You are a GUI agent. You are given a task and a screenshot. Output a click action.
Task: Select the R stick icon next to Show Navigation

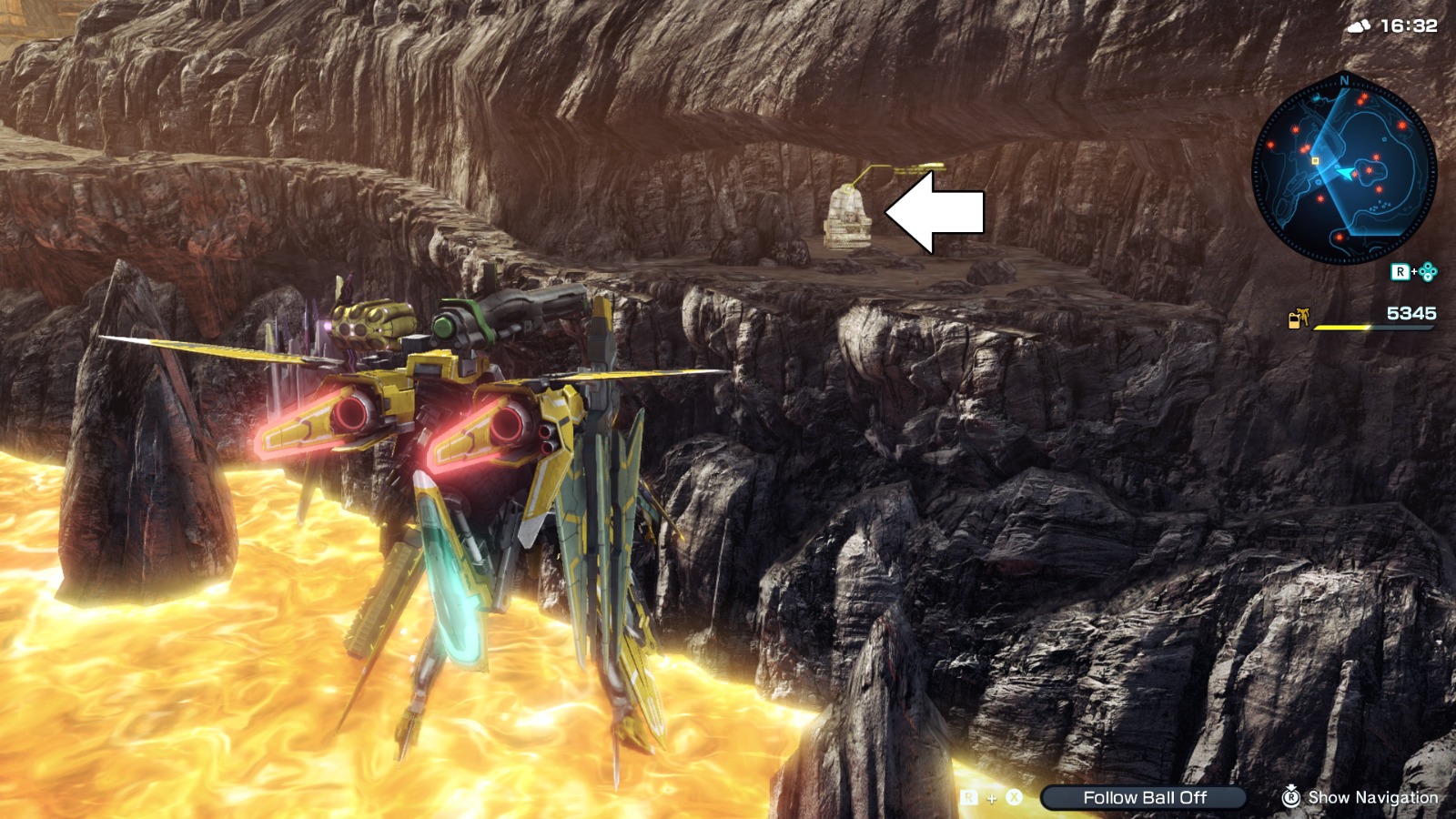pyautogui.click(x=1292, y=798)
